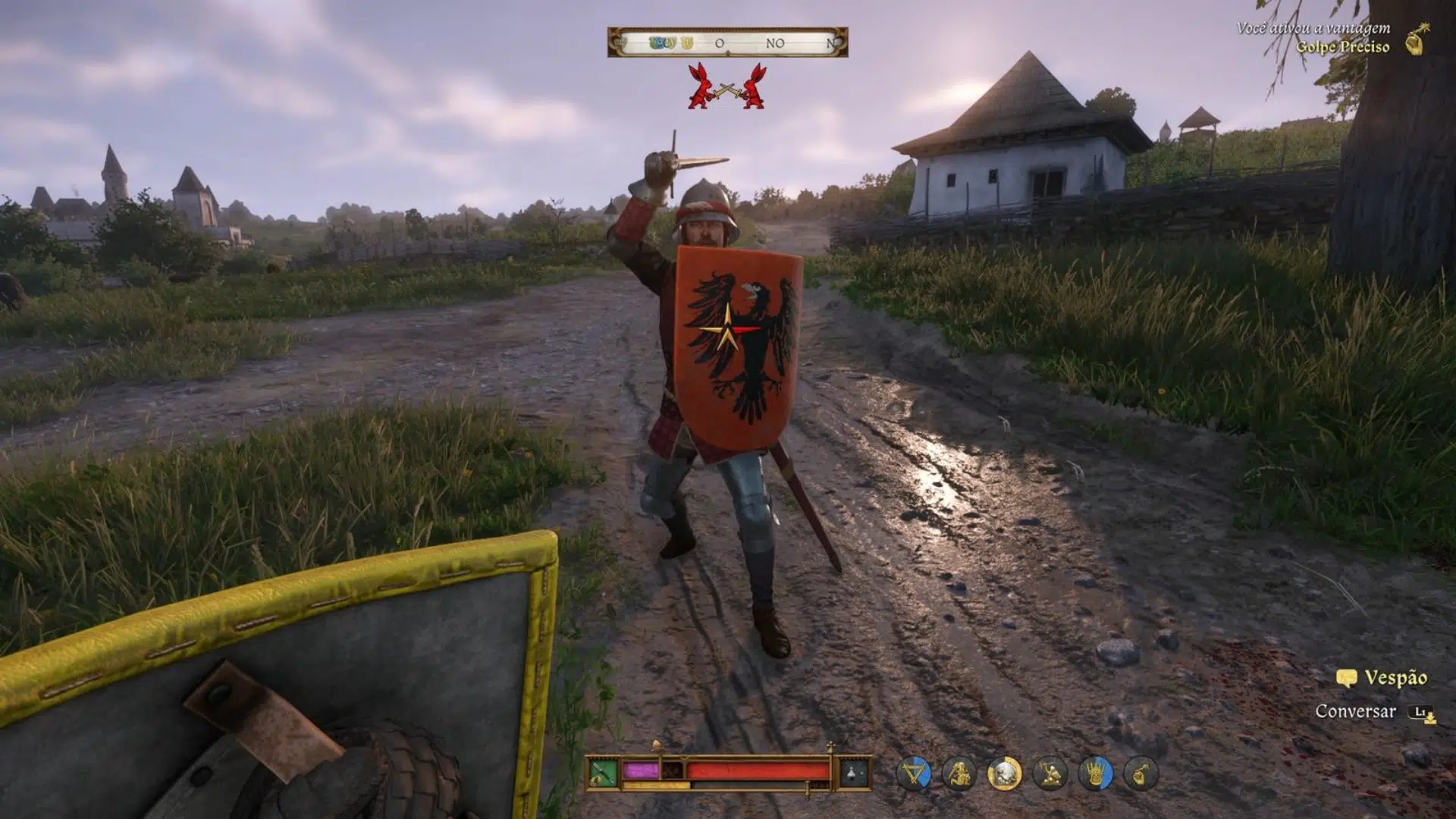
Task: Click the gauntlet hand buff icon
Action: (x=1096, y=774)
